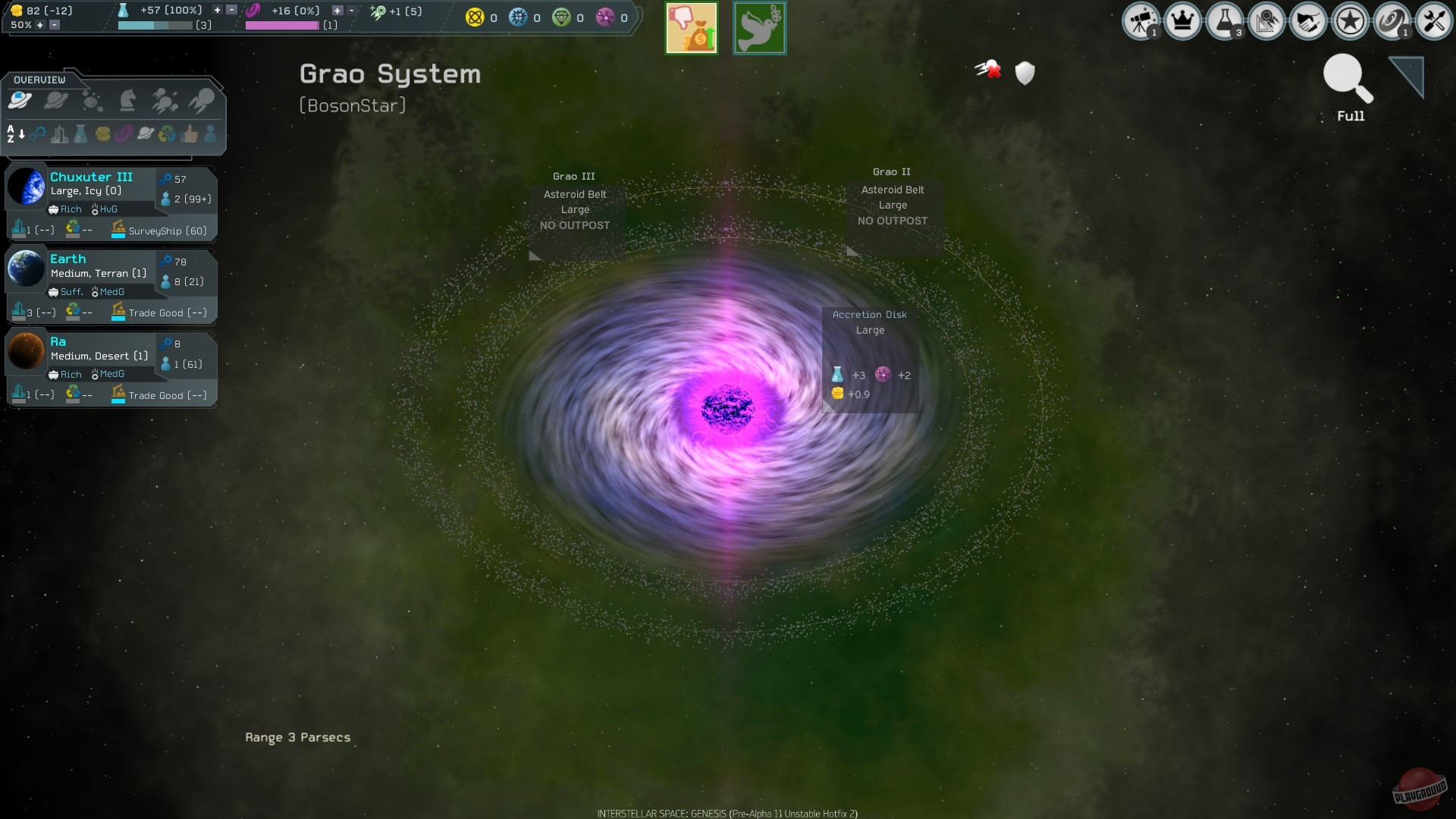Click Full next to the magnifying glass

click(1349, 116)
